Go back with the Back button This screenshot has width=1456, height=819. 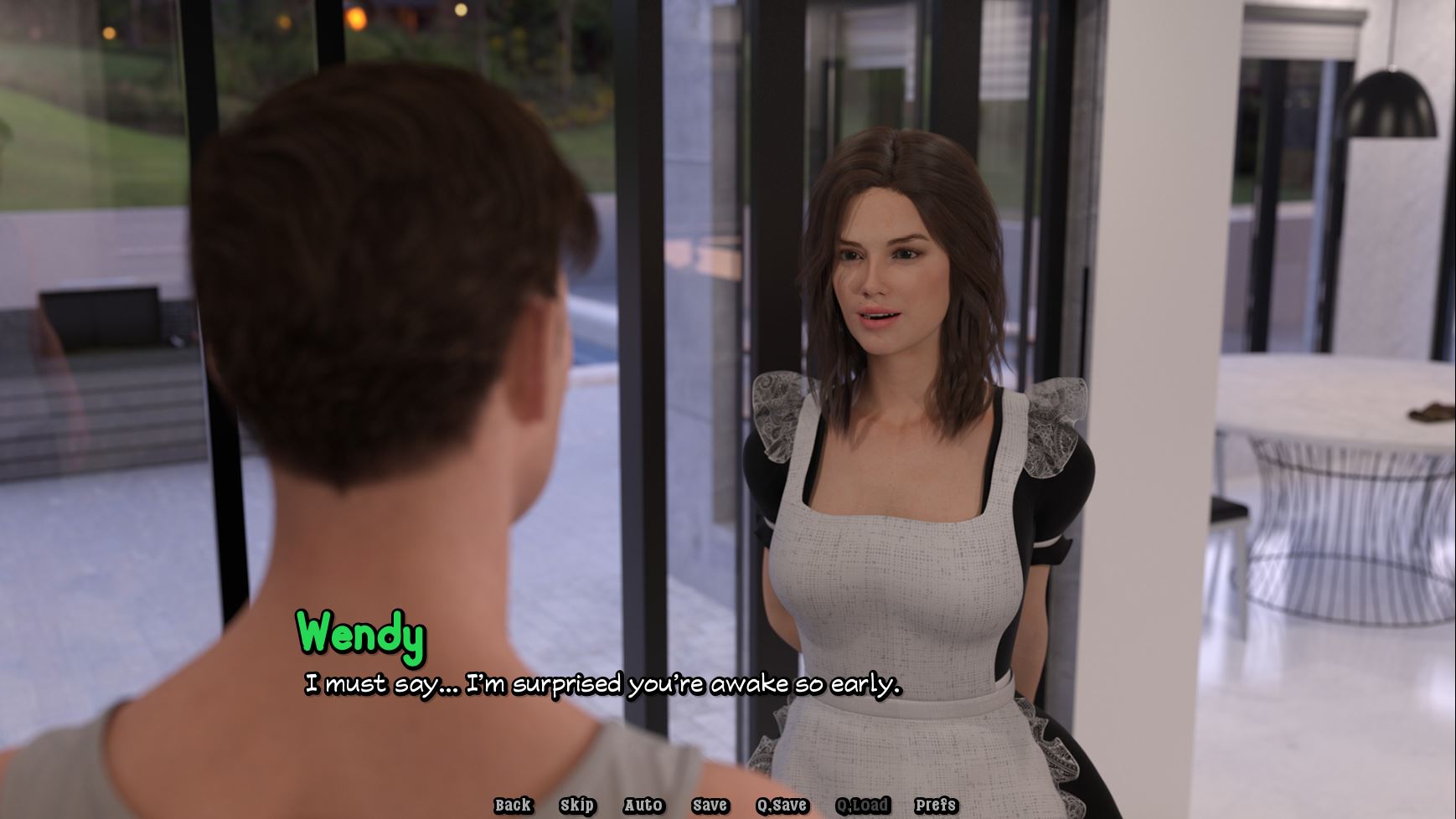513,805
